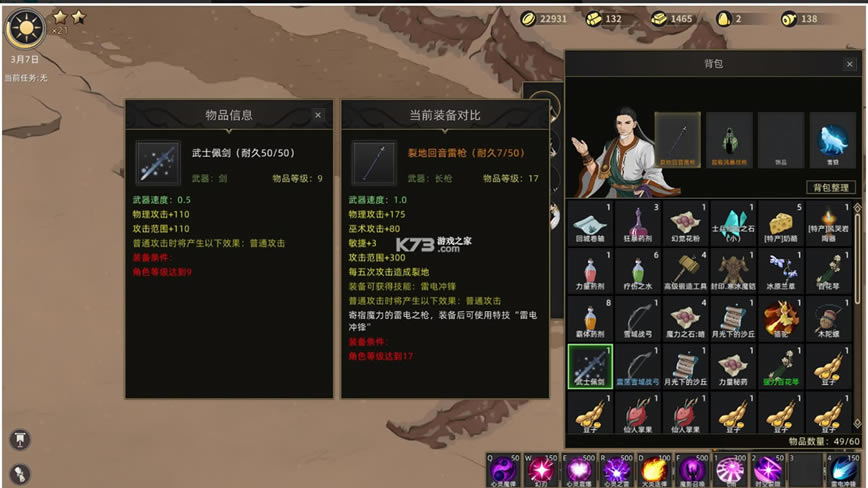Viewport: 868px width, 488px height.
Task: Activate the 火炎连弹 fireball skill
Action: (655, 470)
